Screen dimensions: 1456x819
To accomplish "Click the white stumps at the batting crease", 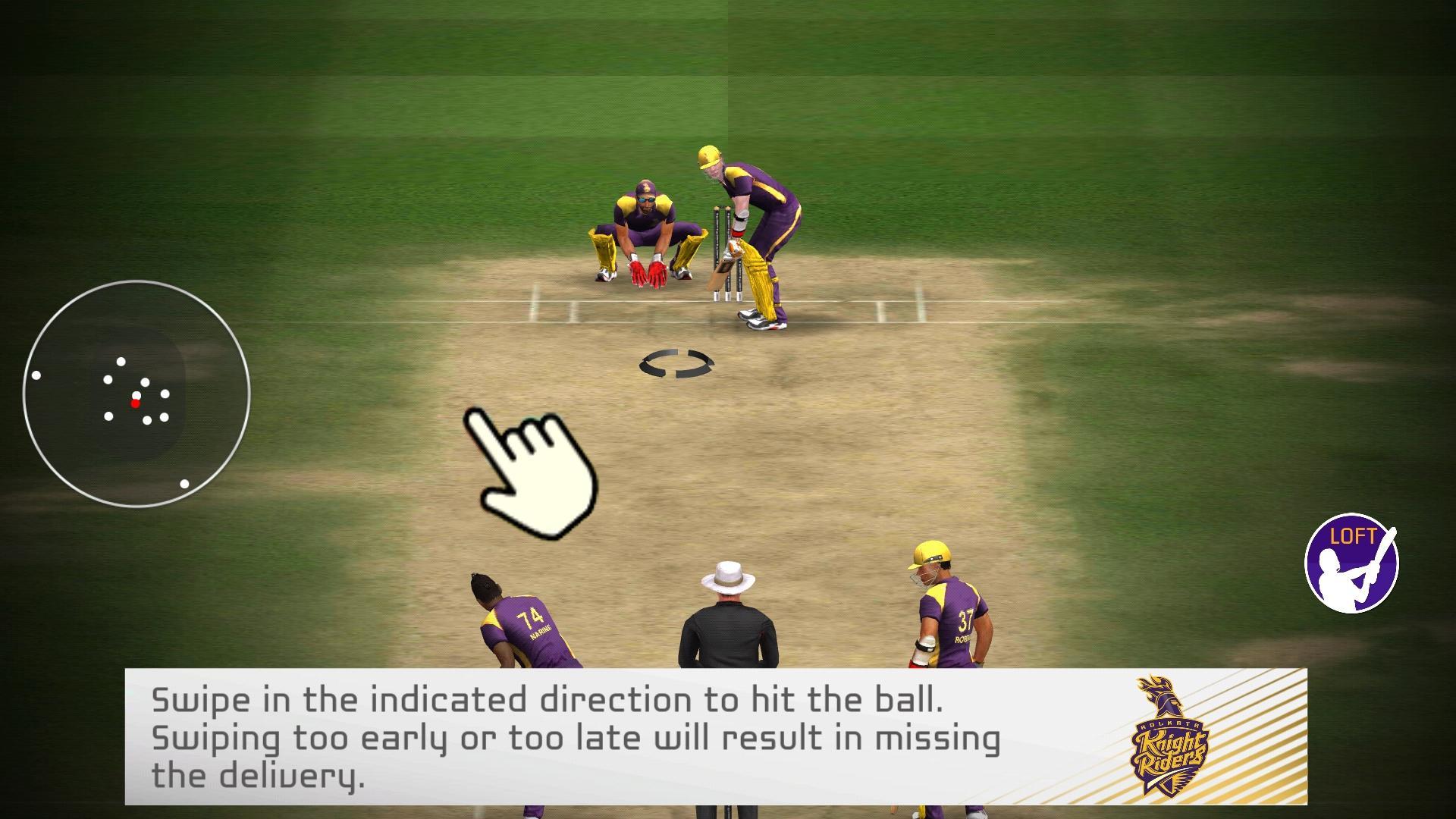I will pyautogui.click(x=726, y=250).
